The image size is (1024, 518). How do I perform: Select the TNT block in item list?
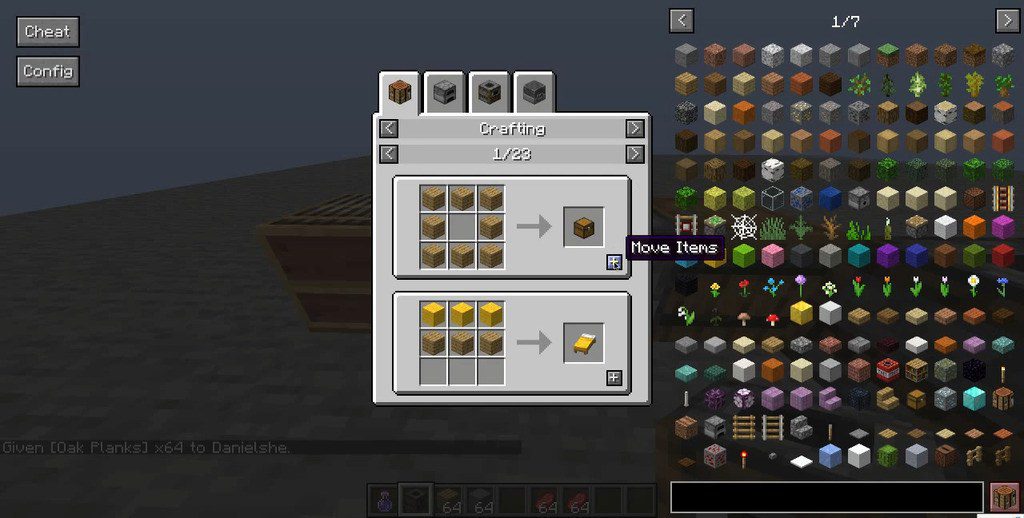(x=887, y=370)
